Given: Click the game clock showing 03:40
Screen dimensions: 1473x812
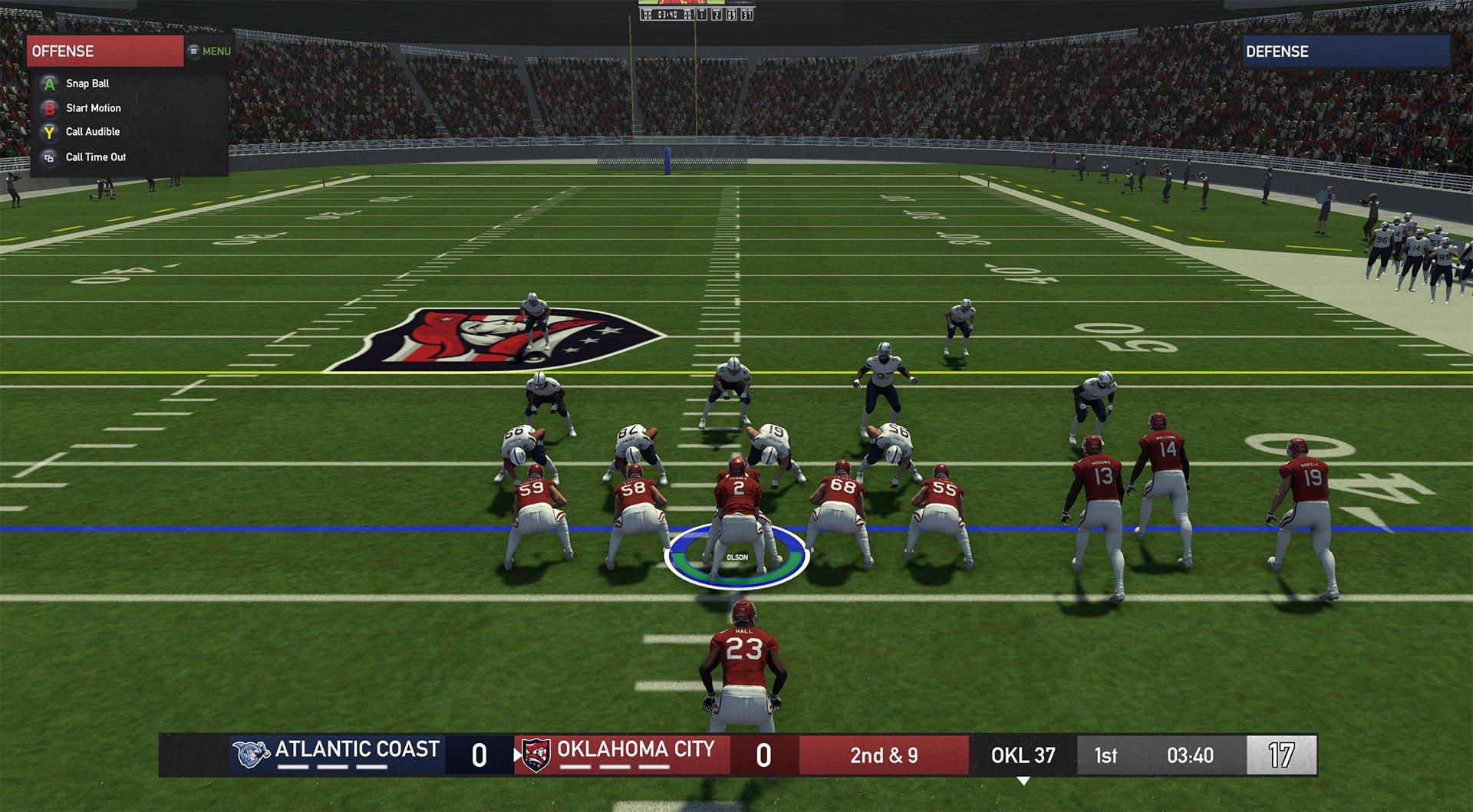Looking at the screenshot, I should pos(1191,754).
